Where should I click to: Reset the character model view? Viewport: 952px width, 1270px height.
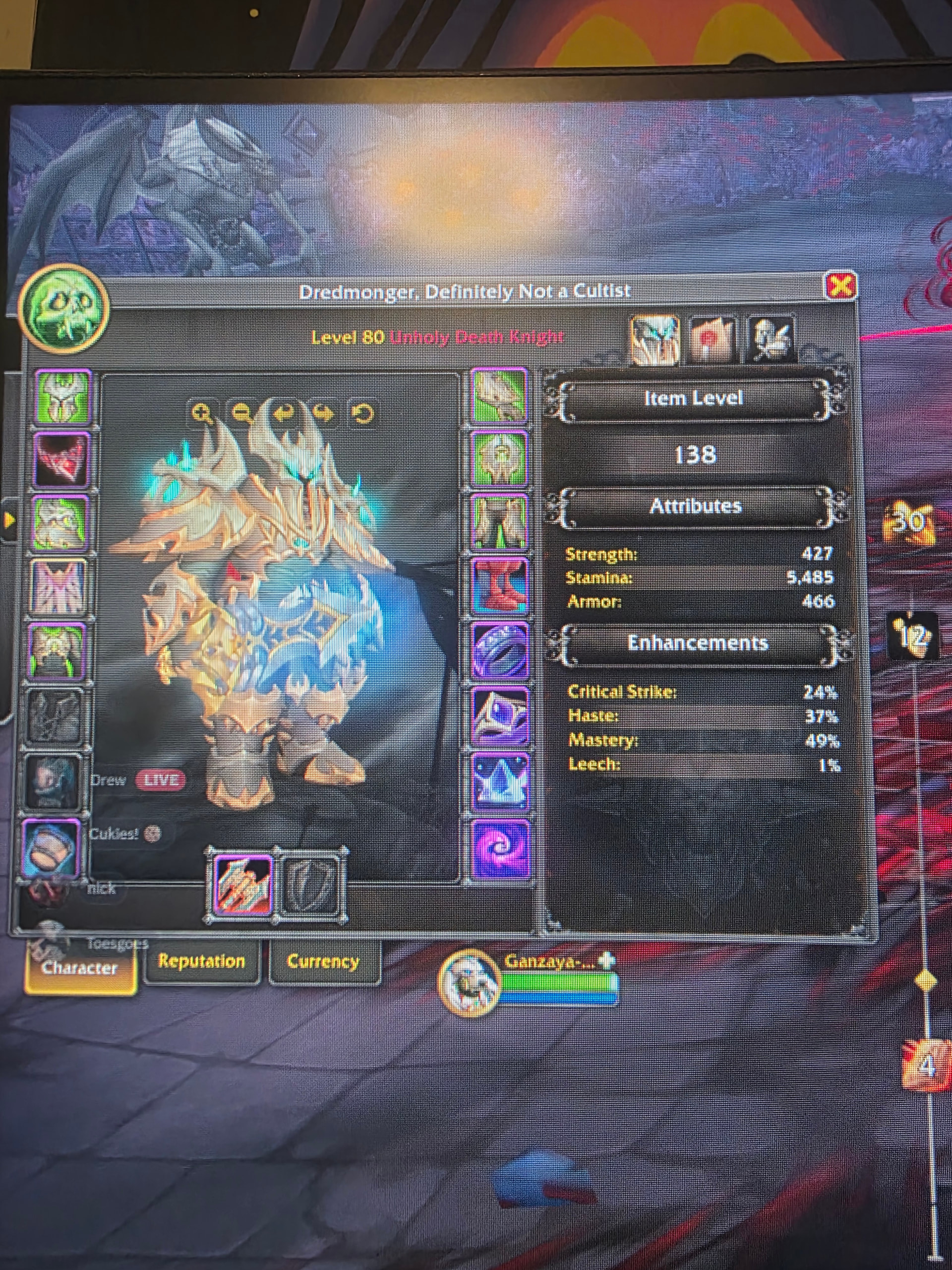coord(362,413)
